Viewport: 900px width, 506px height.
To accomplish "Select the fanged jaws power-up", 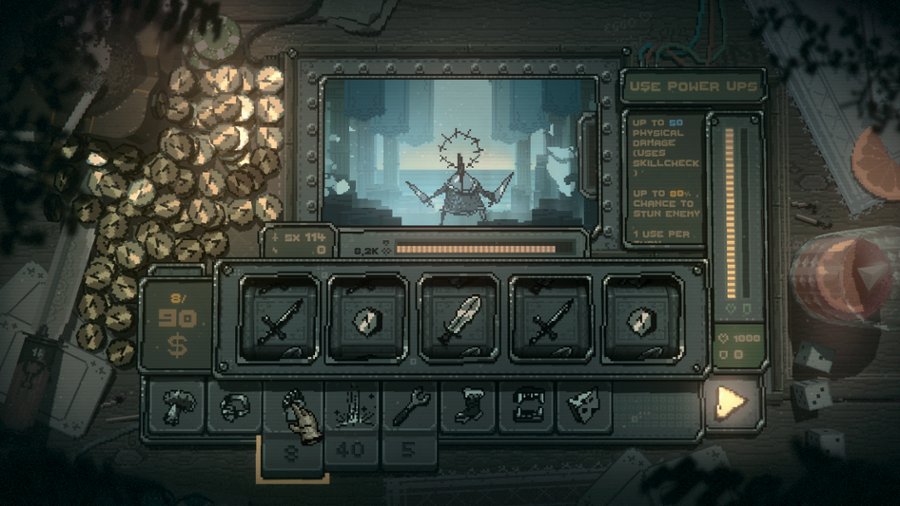I will click(x=526, y=406).
